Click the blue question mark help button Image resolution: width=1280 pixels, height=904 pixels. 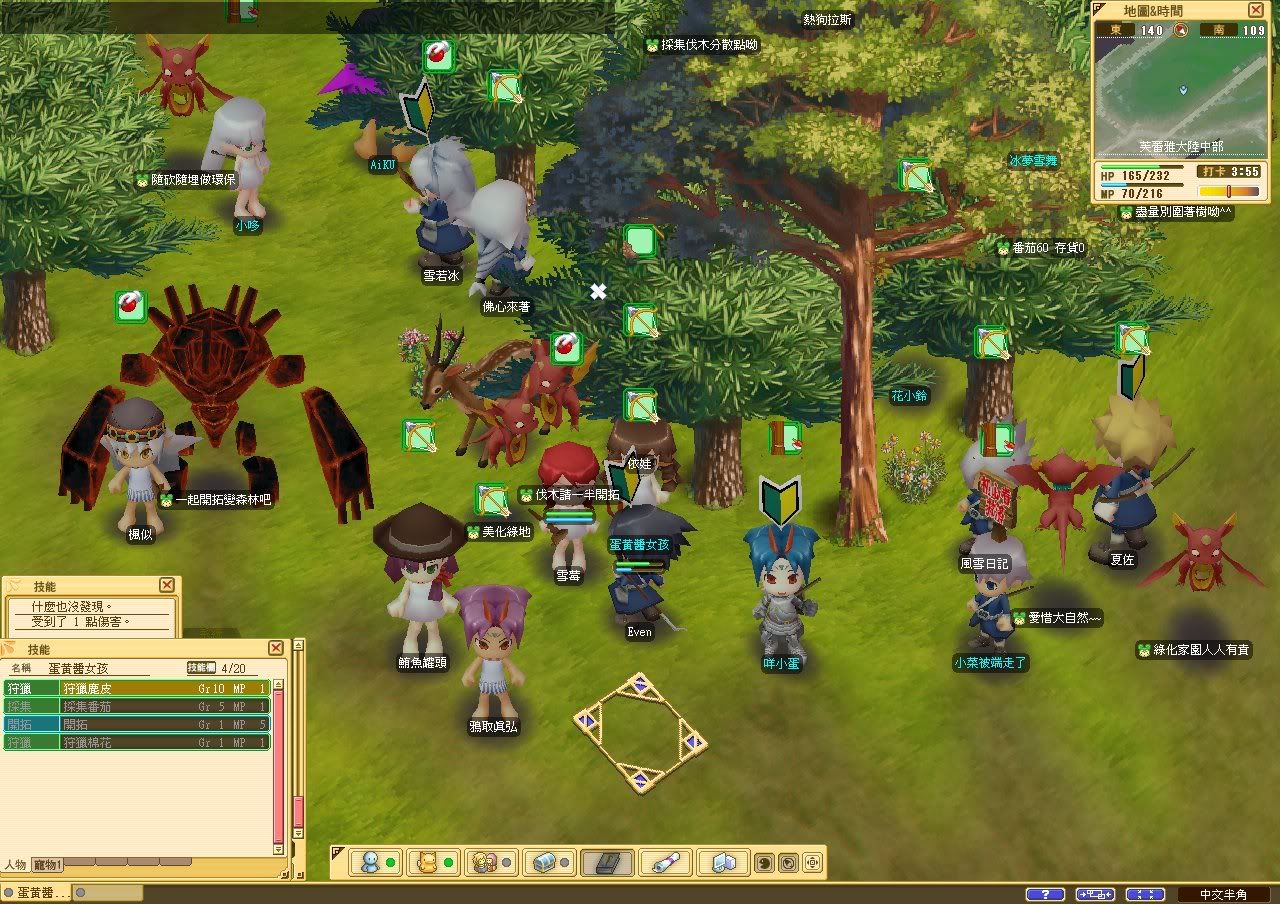(x=1045, y=894)
